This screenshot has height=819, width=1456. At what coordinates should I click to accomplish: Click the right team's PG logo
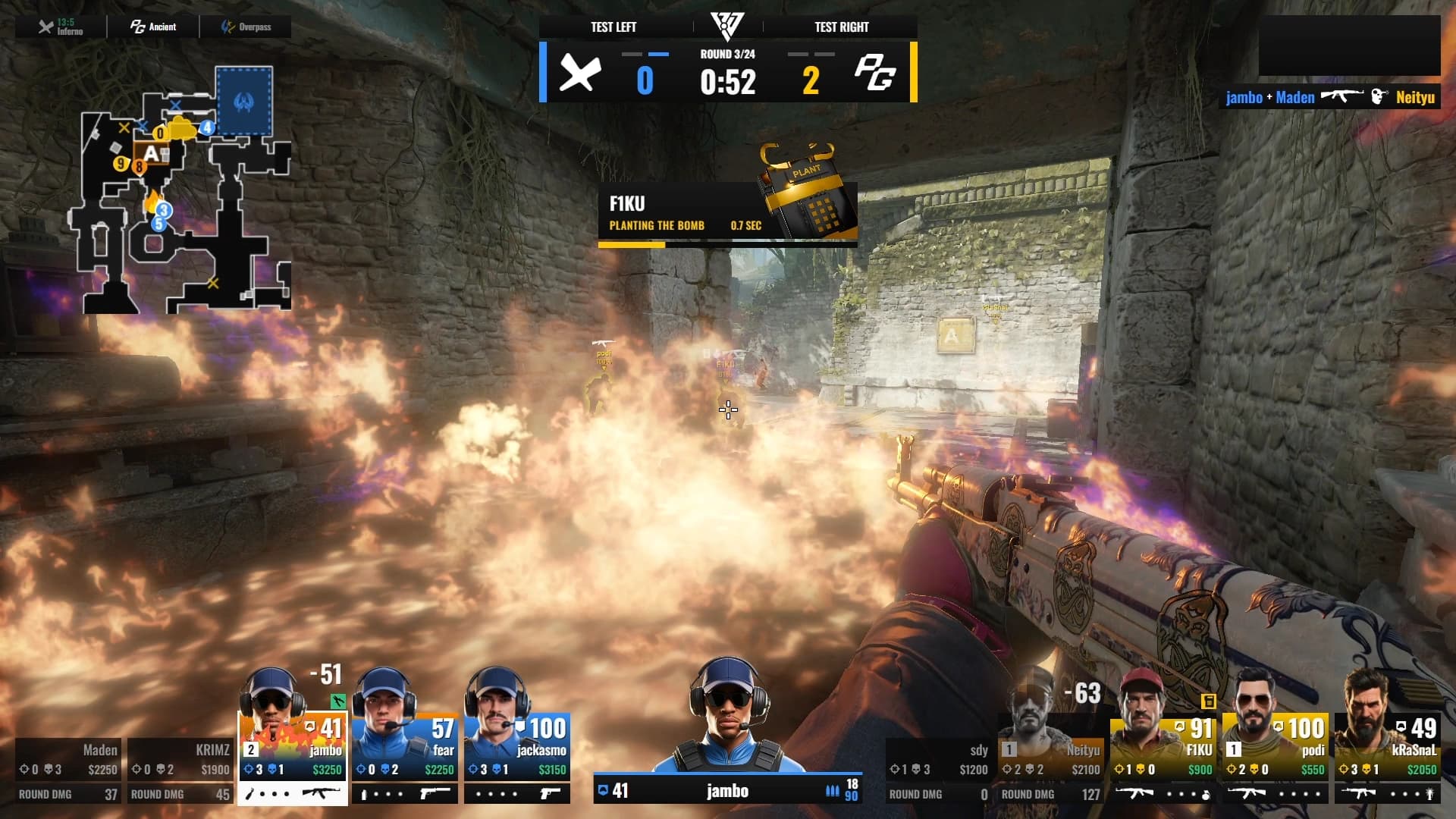pyautogui.click(x=875, y=74)
